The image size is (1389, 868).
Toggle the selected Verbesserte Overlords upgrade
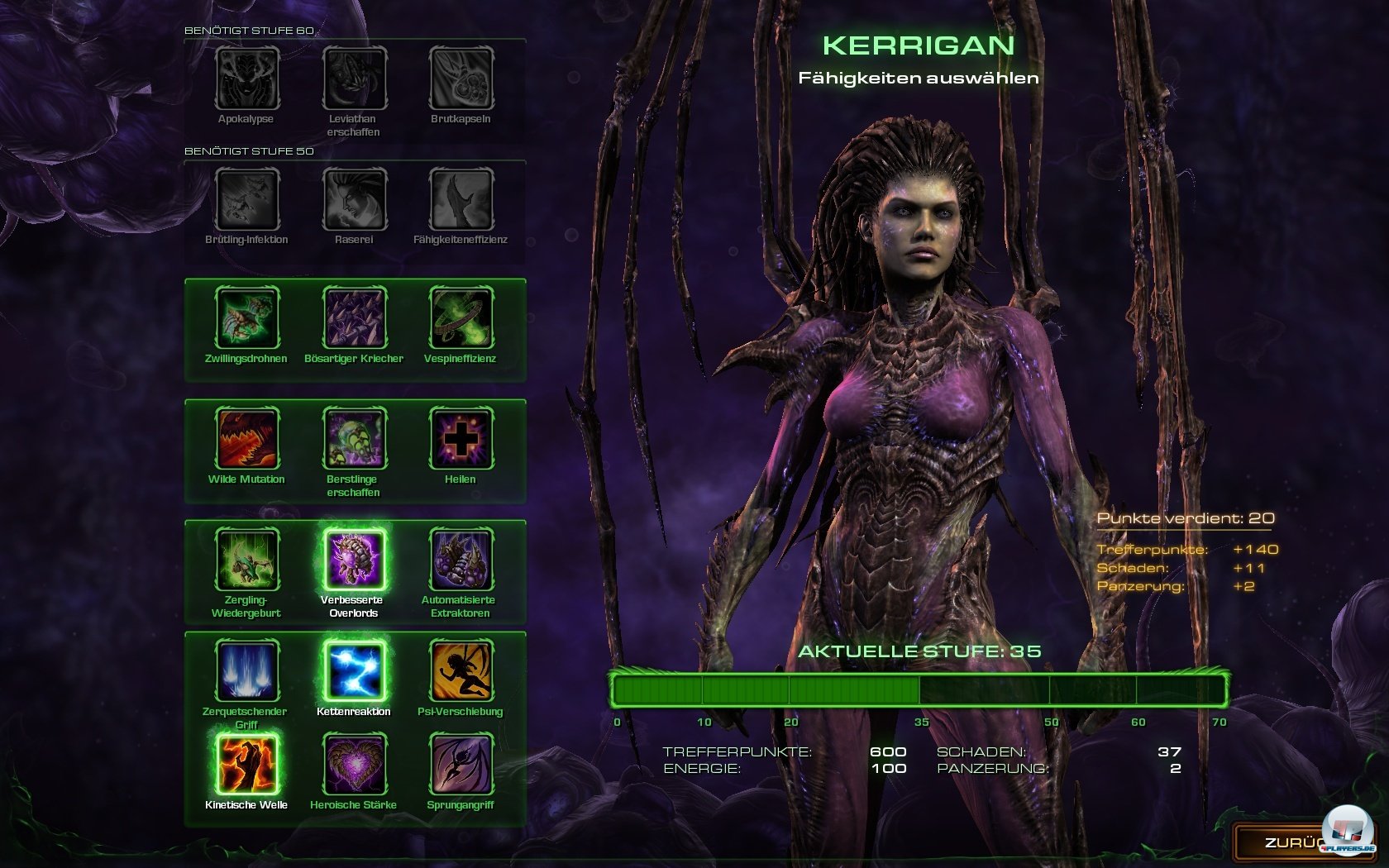pos(355,559)
